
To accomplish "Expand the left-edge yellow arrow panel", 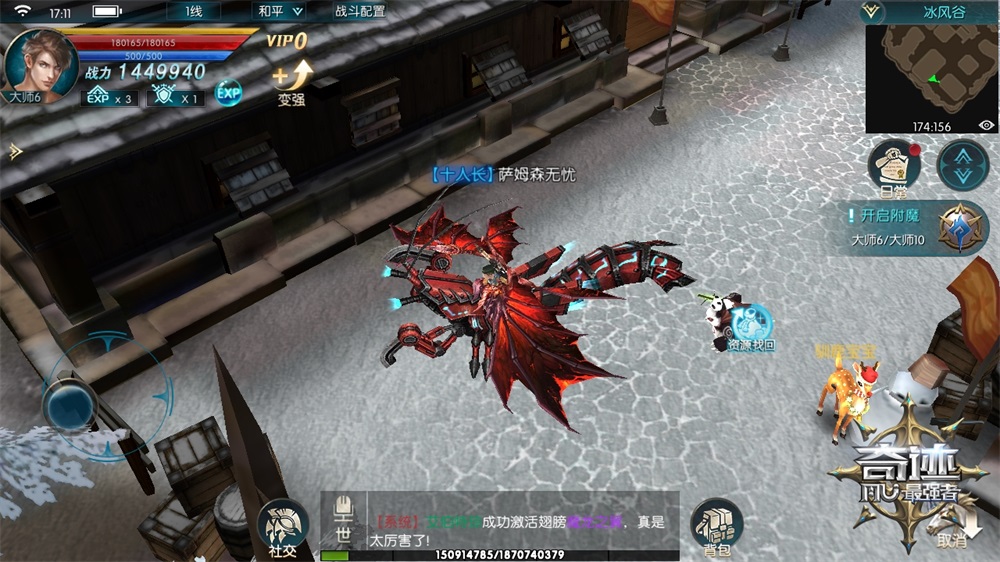I will 14,151.
